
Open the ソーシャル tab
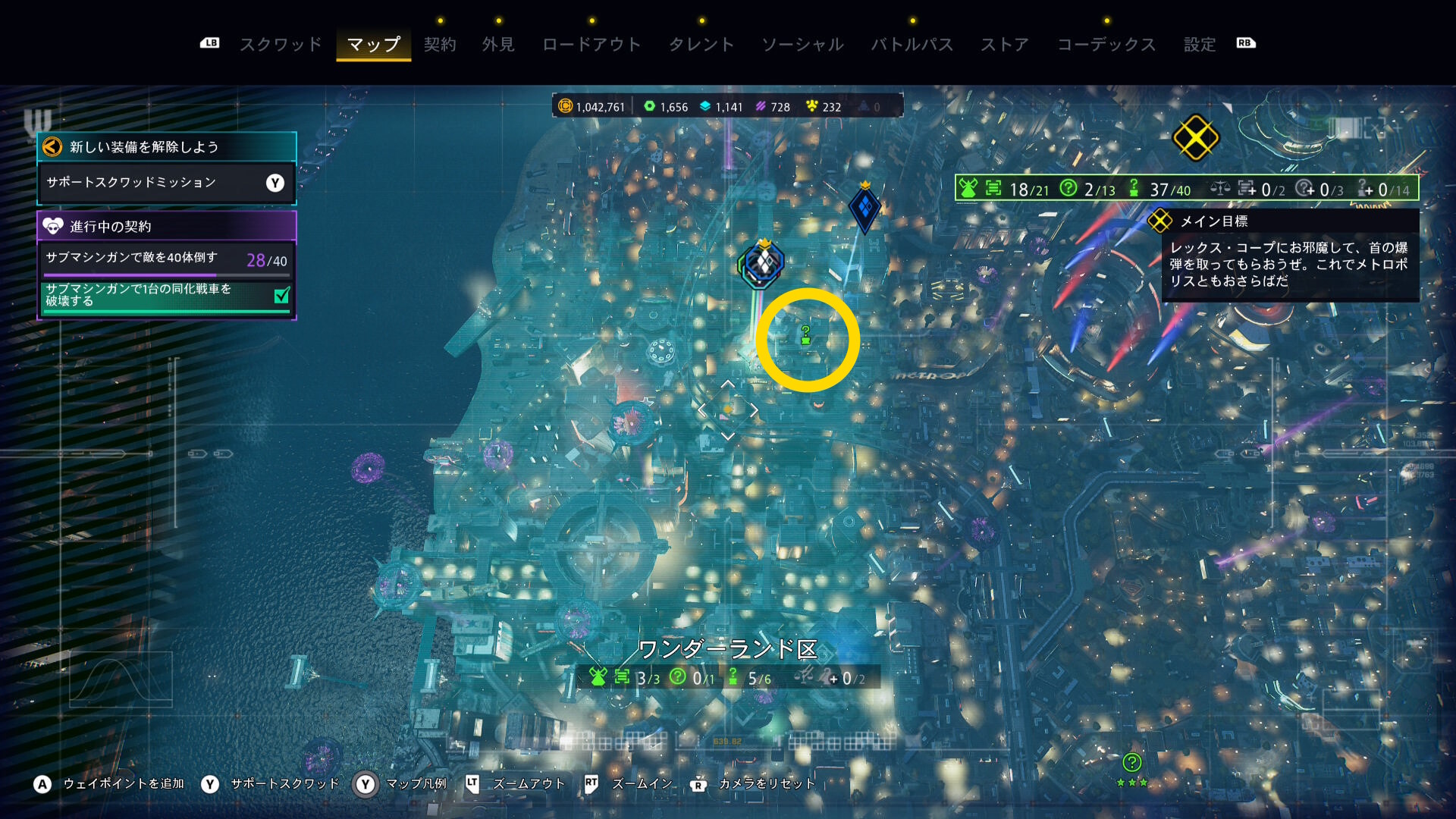pyautogui.click(x=802, y=45)
